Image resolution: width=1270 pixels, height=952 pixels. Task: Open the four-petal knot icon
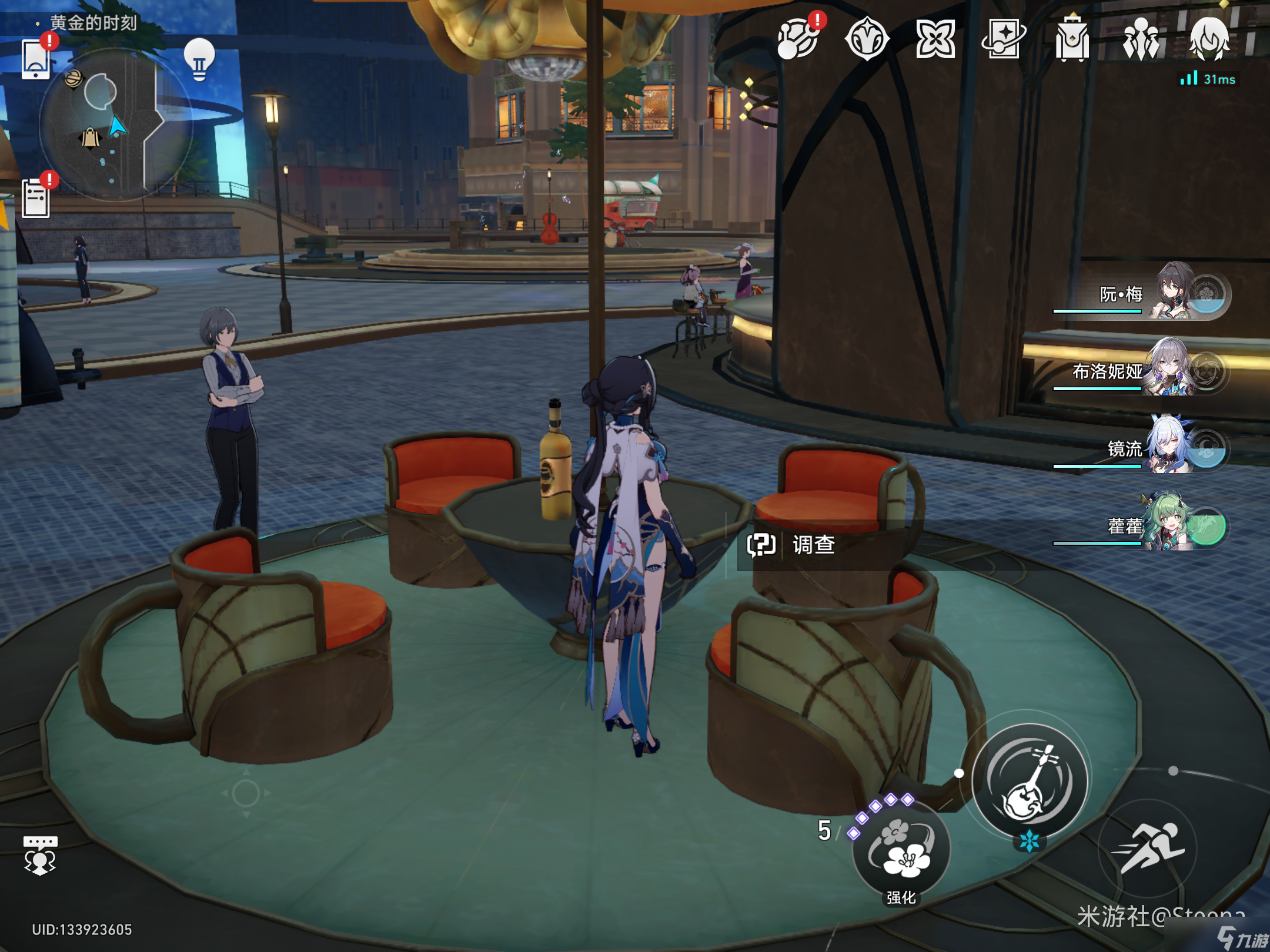click(x=935, y=39)
